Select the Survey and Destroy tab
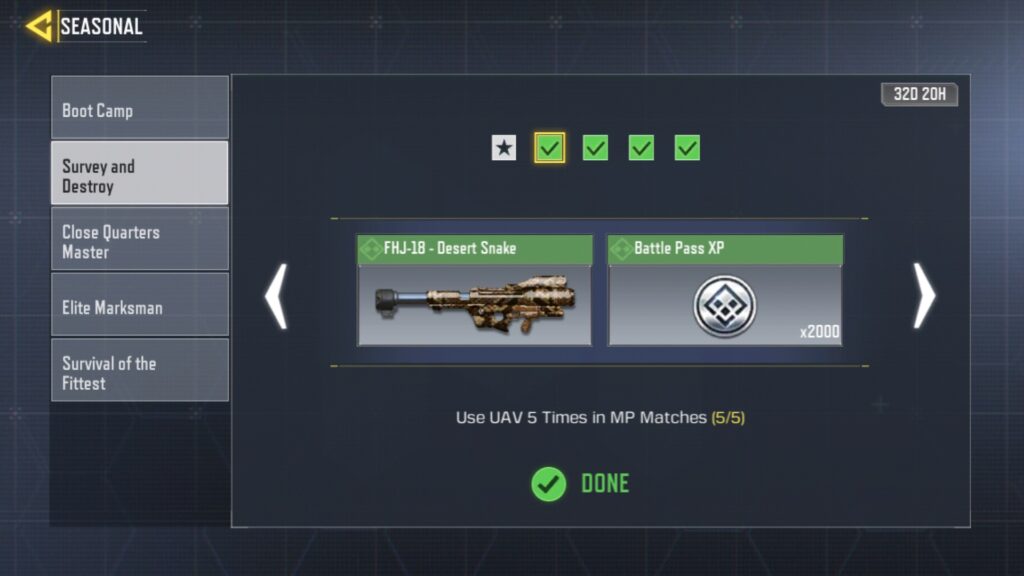This screenshot has height=576, width=1024. (140, 175)
